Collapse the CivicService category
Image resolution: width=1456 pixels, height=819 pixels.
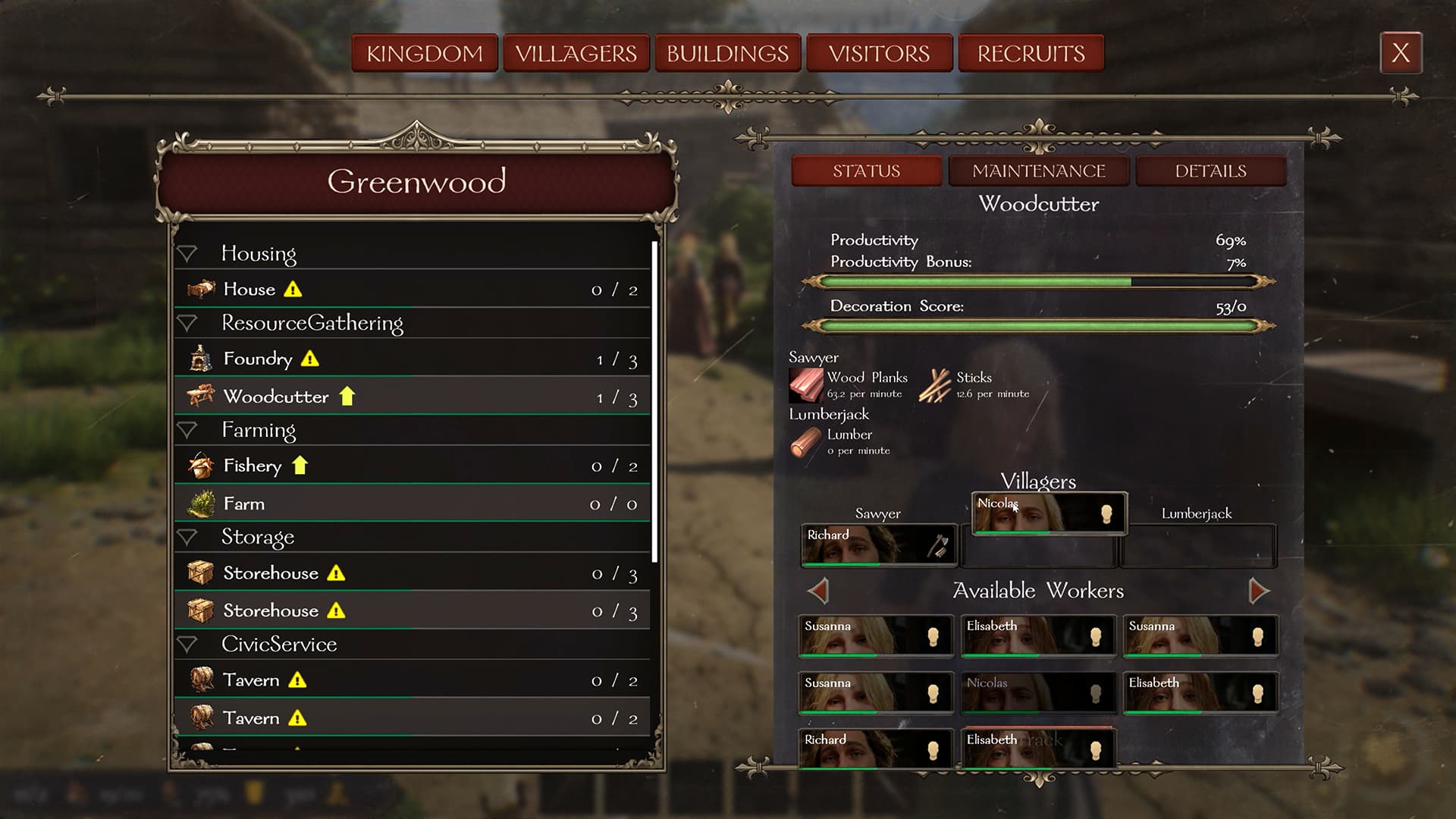point(187,645)
